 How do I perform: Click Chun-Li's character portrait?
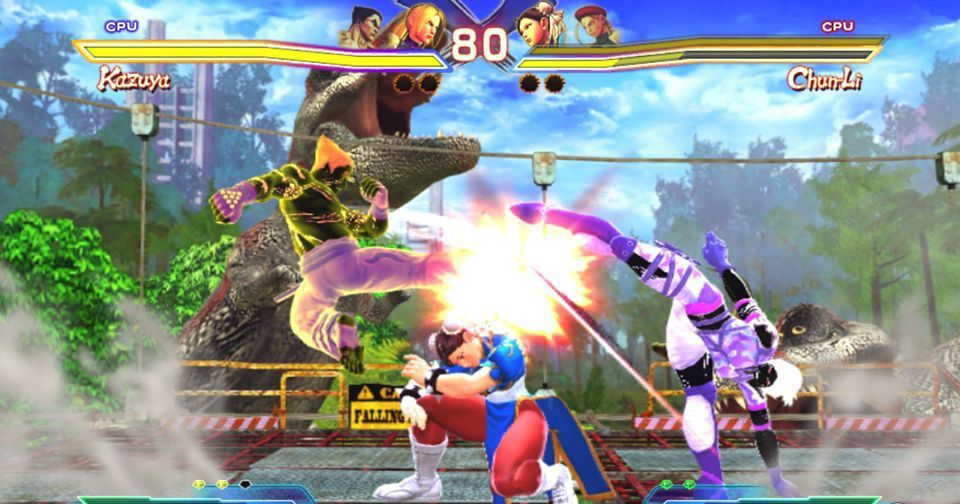click(x=537, y=25)
